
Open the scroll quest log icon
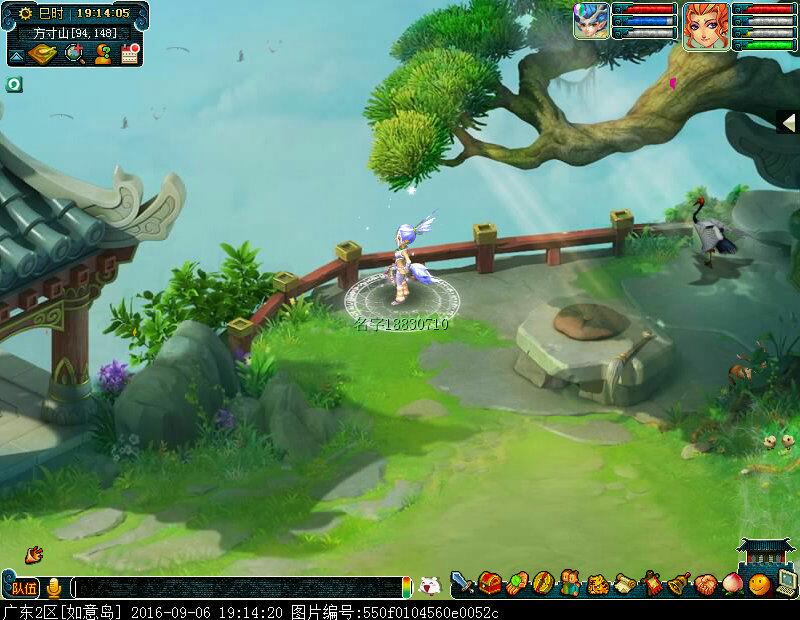point(625,583)
